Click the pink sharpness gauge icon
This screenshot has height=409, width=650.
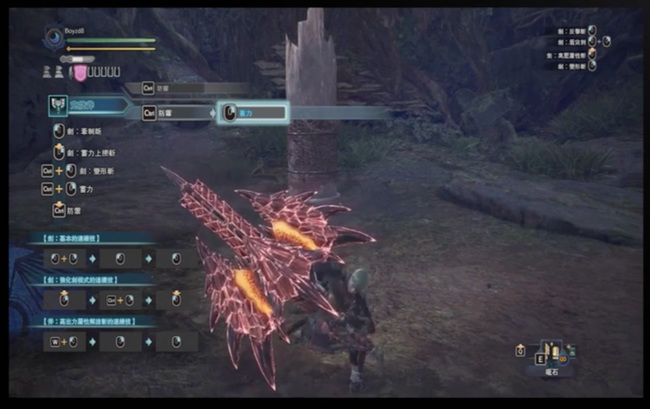pyautogui.click(x=78, y=72)
